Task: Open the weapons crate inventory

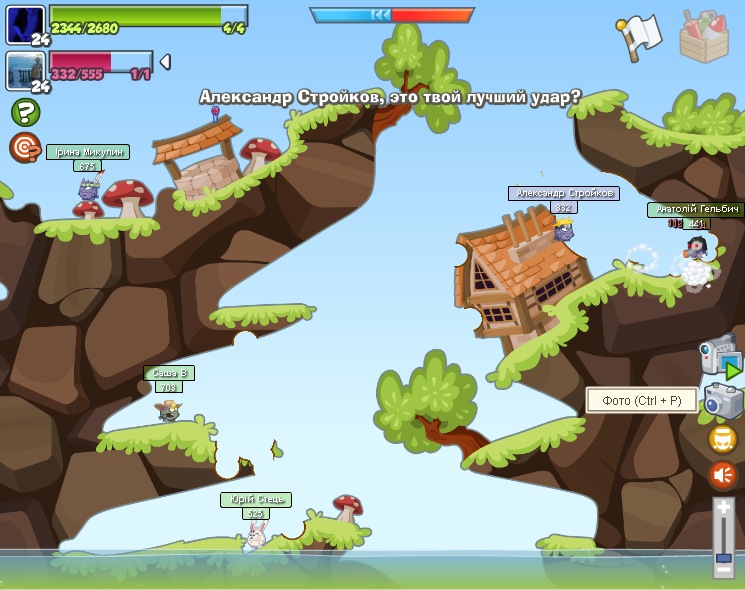Action: (704, 36)
